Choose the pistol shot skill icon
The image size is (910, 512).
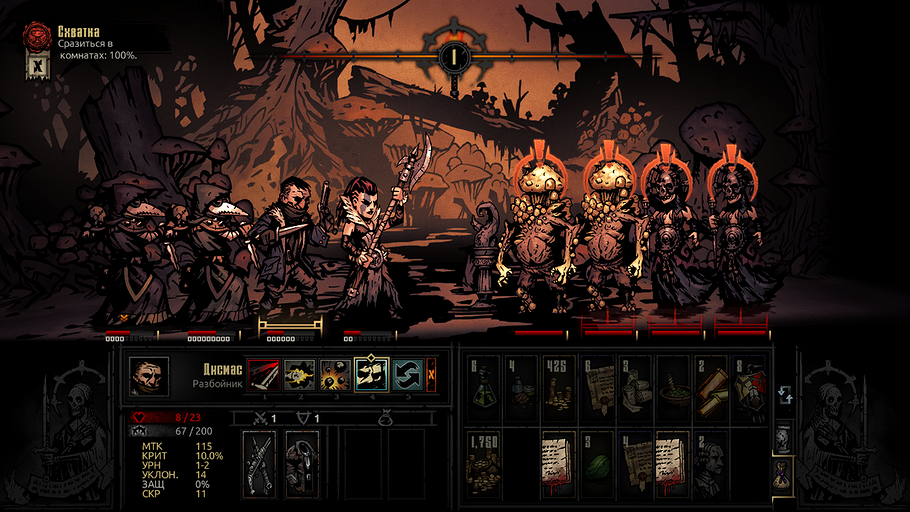(299, 376)
